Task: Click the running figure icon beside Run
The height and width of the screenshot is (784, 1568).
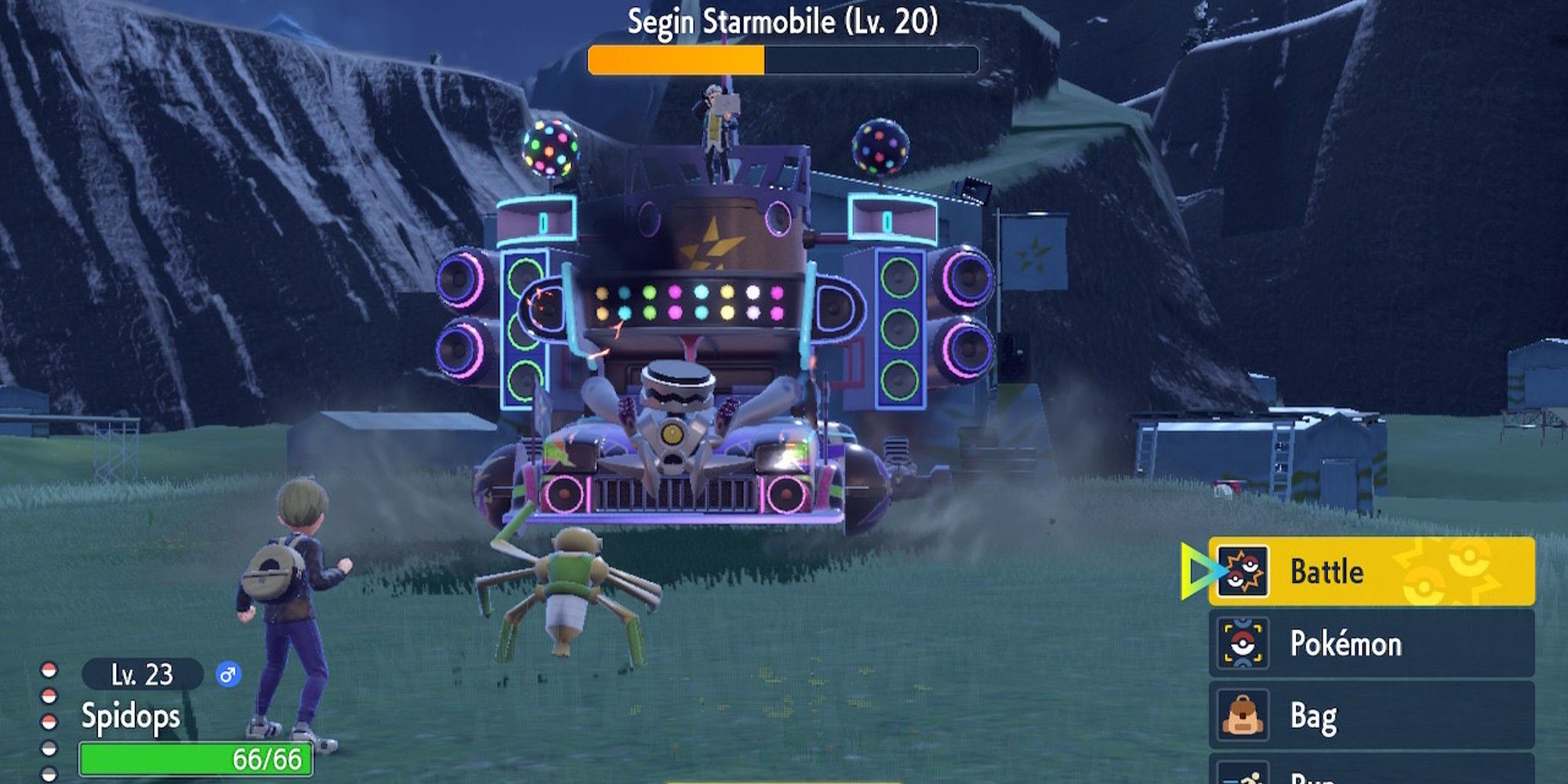Action: click(x=1244, y=777)
